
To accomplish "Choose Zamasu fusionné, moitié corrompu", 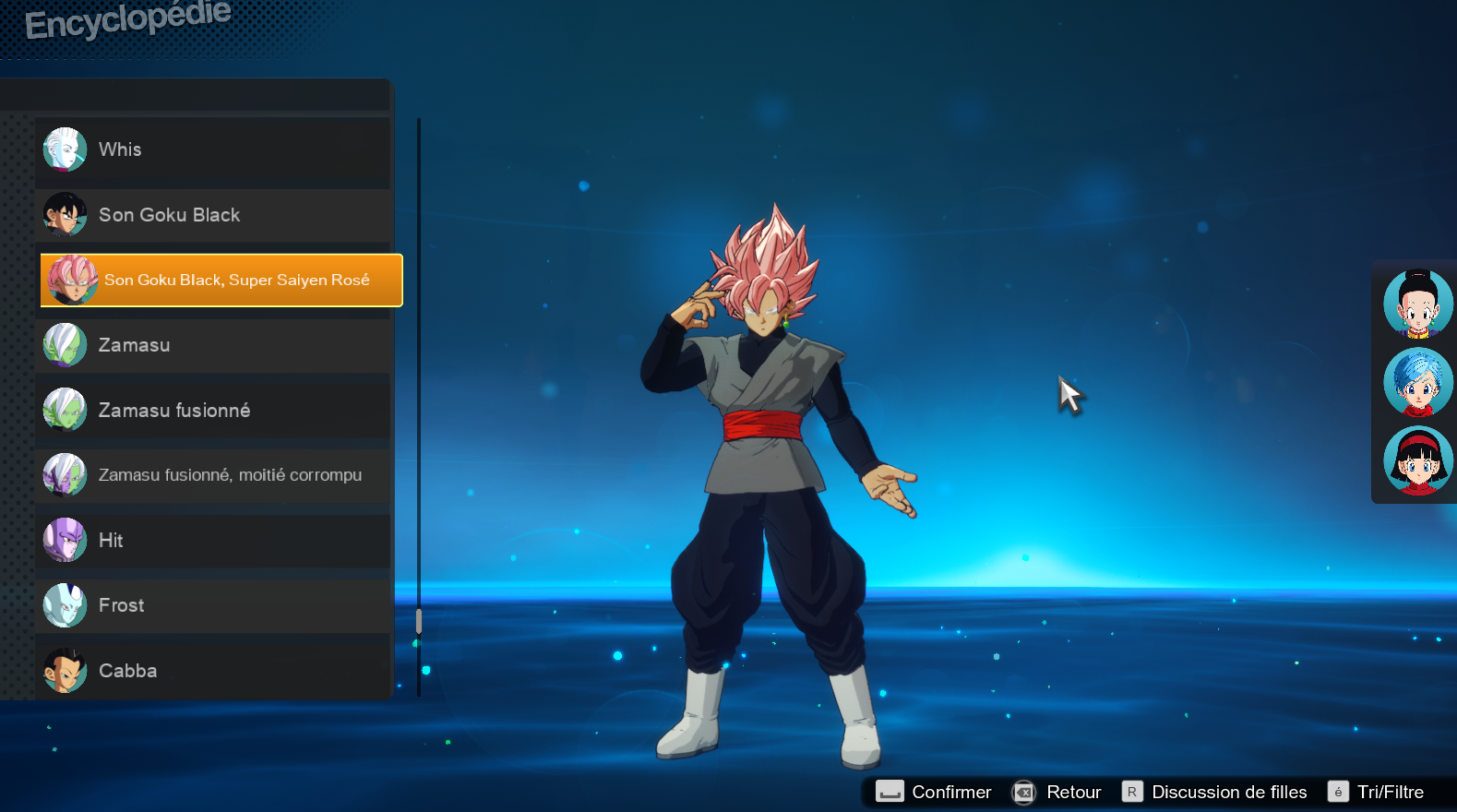I will point(212,475).
